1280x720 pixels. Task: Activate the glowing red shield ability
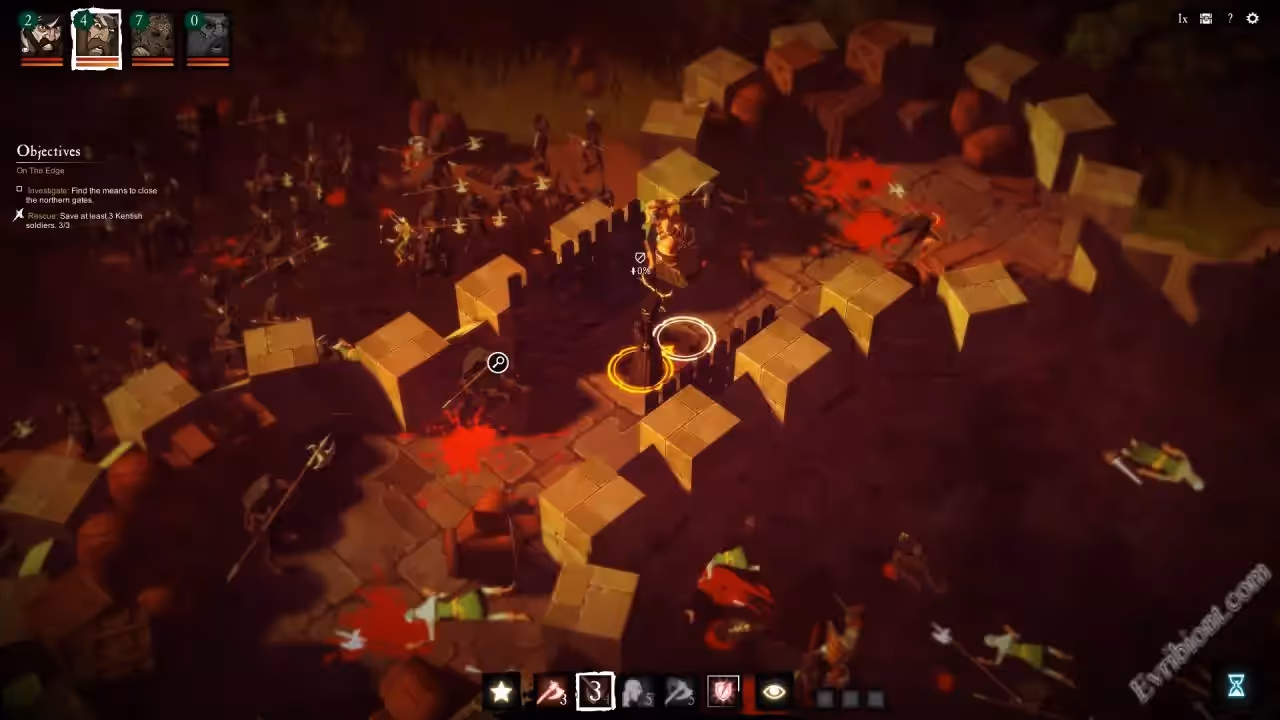tap(723, 691)
